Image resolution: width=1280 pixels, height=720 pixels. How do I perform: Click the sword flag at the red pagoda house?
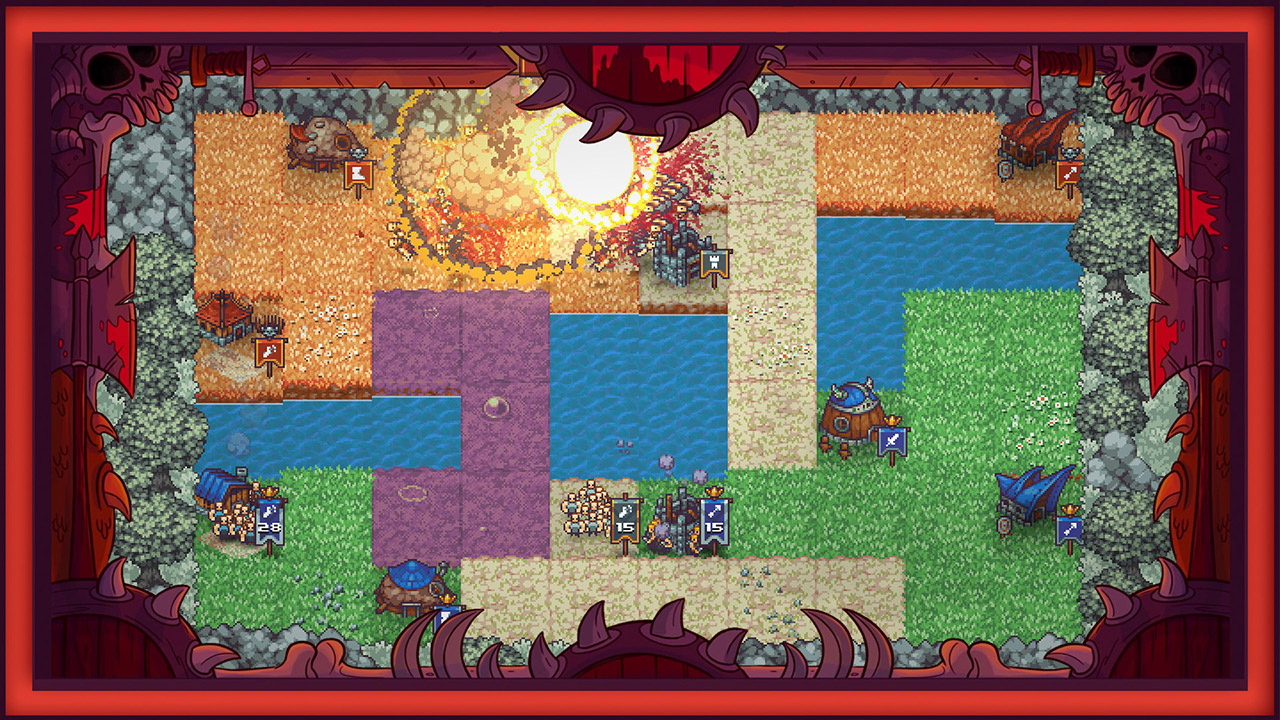coord(269,352)
